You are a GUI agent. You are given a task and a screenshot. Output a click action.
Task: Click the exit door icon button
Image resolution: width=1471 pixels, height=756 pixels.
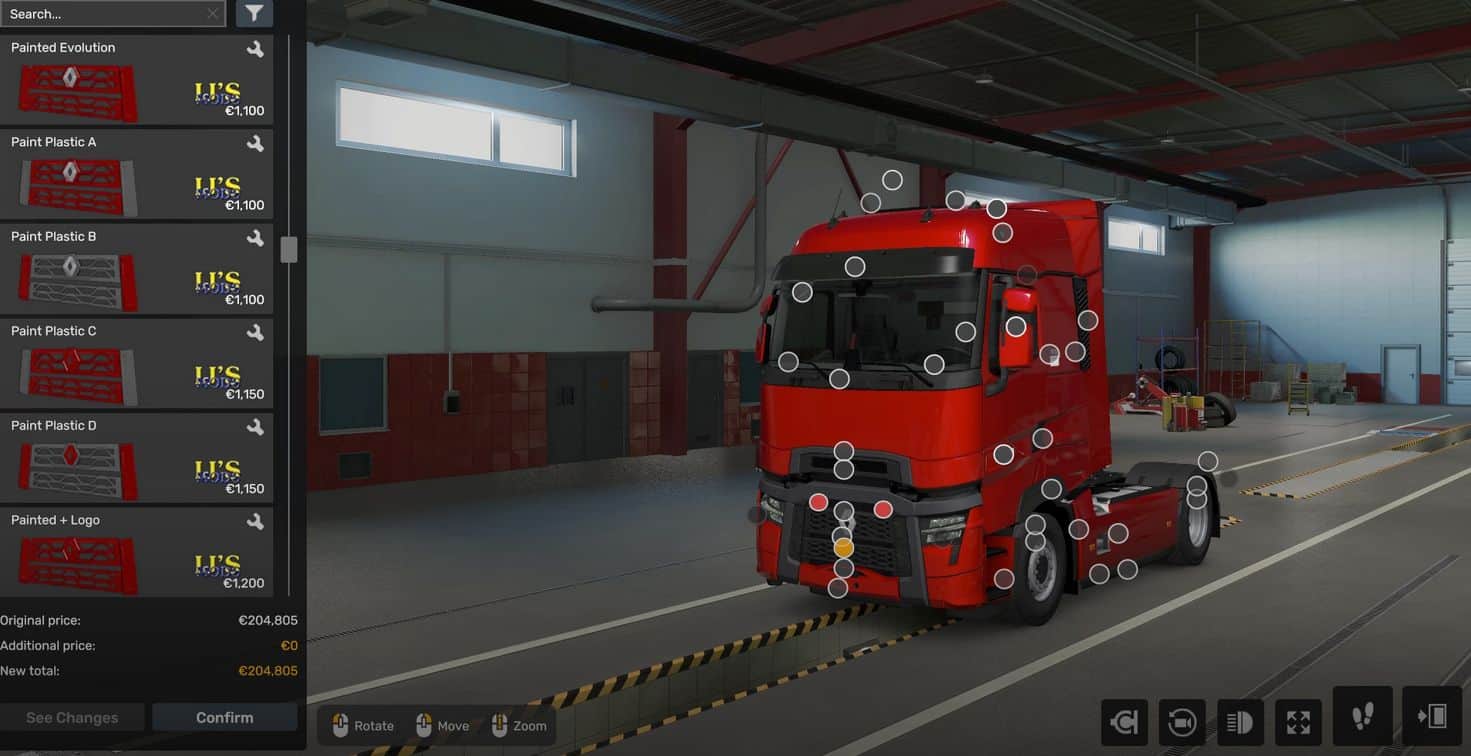1432,716
